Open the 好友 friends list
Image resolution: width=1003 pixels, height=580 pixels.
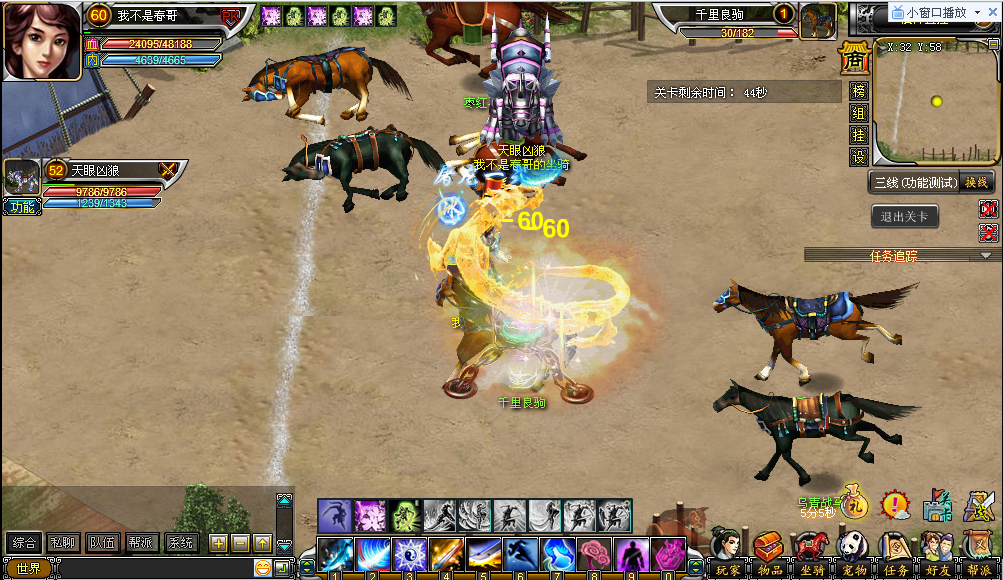click(937, 554)
